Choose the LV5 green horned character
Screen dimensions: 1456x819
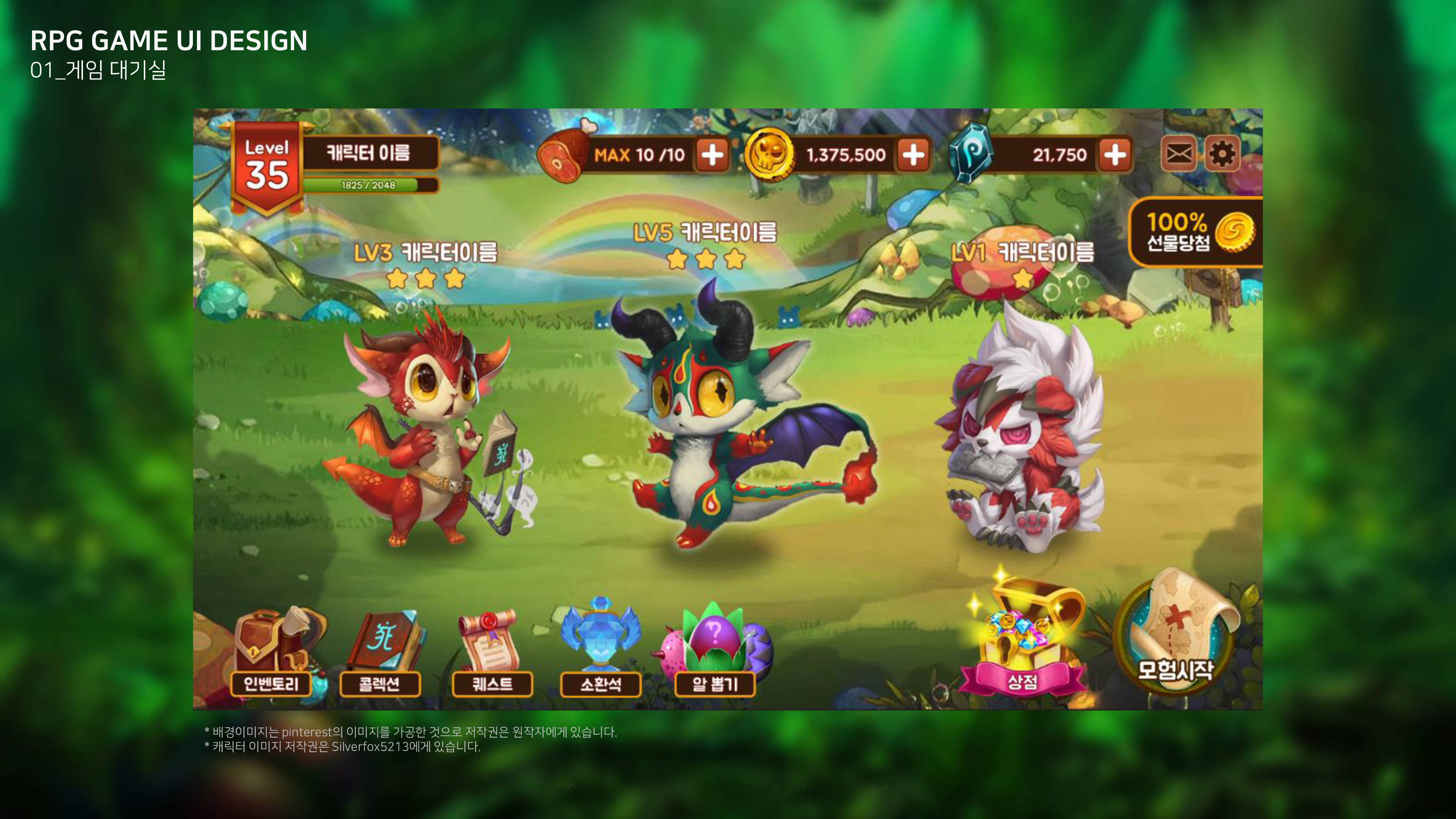click(712, 424)
